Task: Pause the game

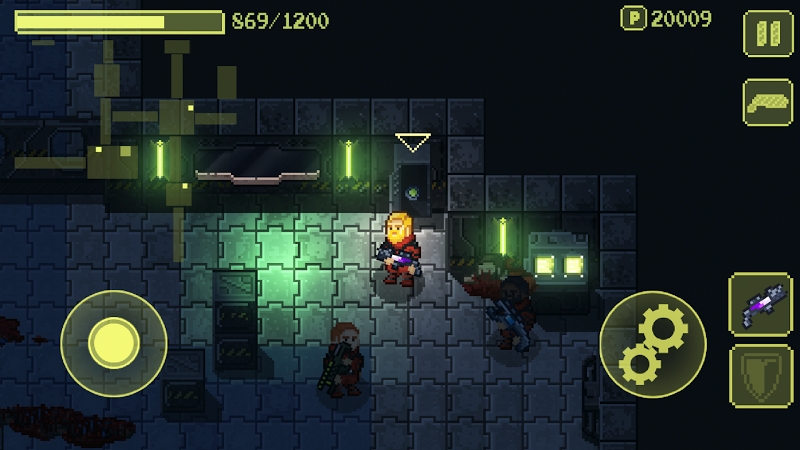Action: [768, 33]
